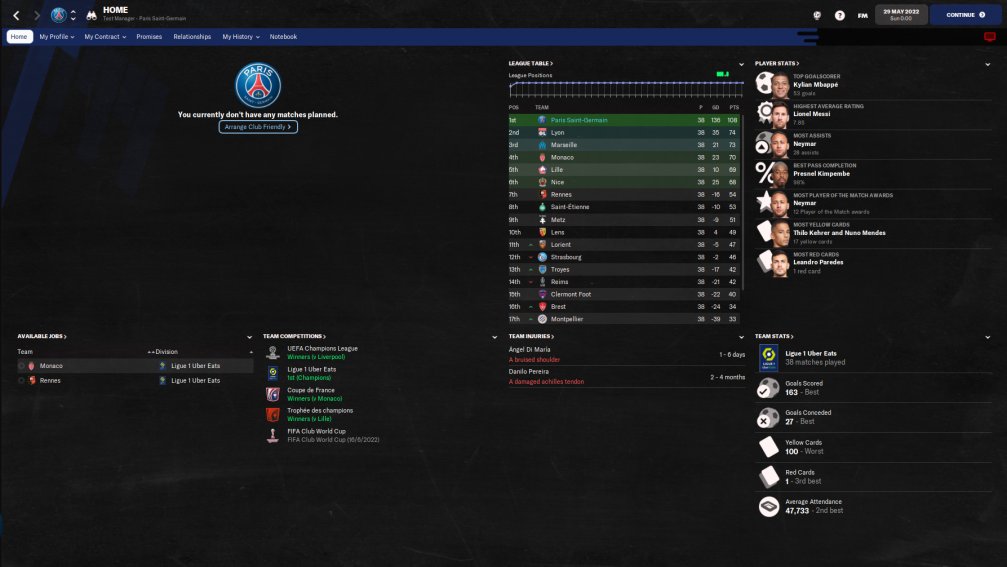Switch to the Relationships tab
Screen dimensions: 1007x567
[192, 37]
